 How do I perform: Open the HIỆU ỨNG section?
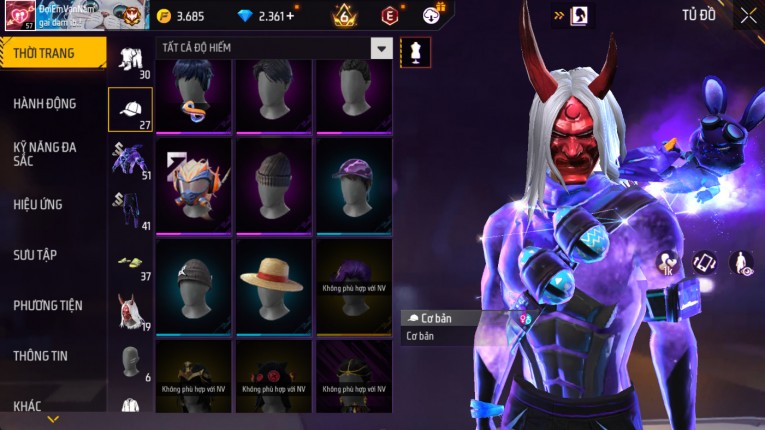pos(40,204)
